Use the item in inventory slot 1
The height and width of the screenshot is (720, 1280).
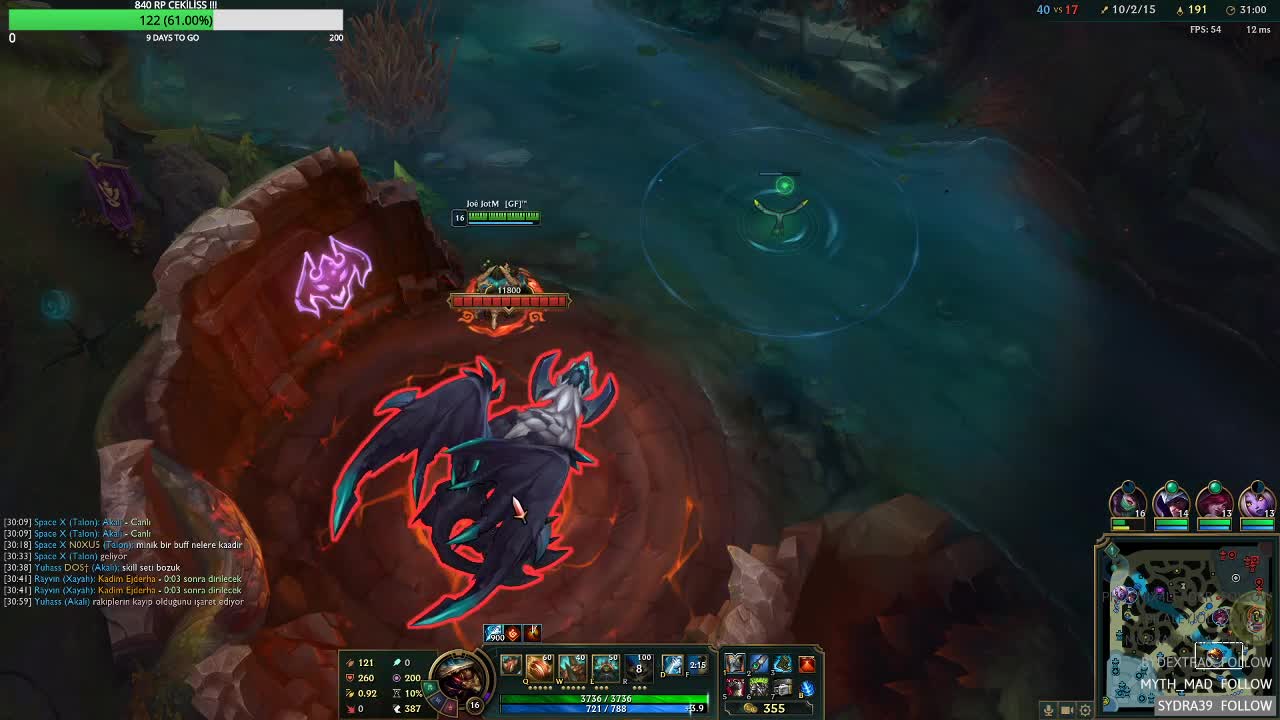click(x=735, y=664)
